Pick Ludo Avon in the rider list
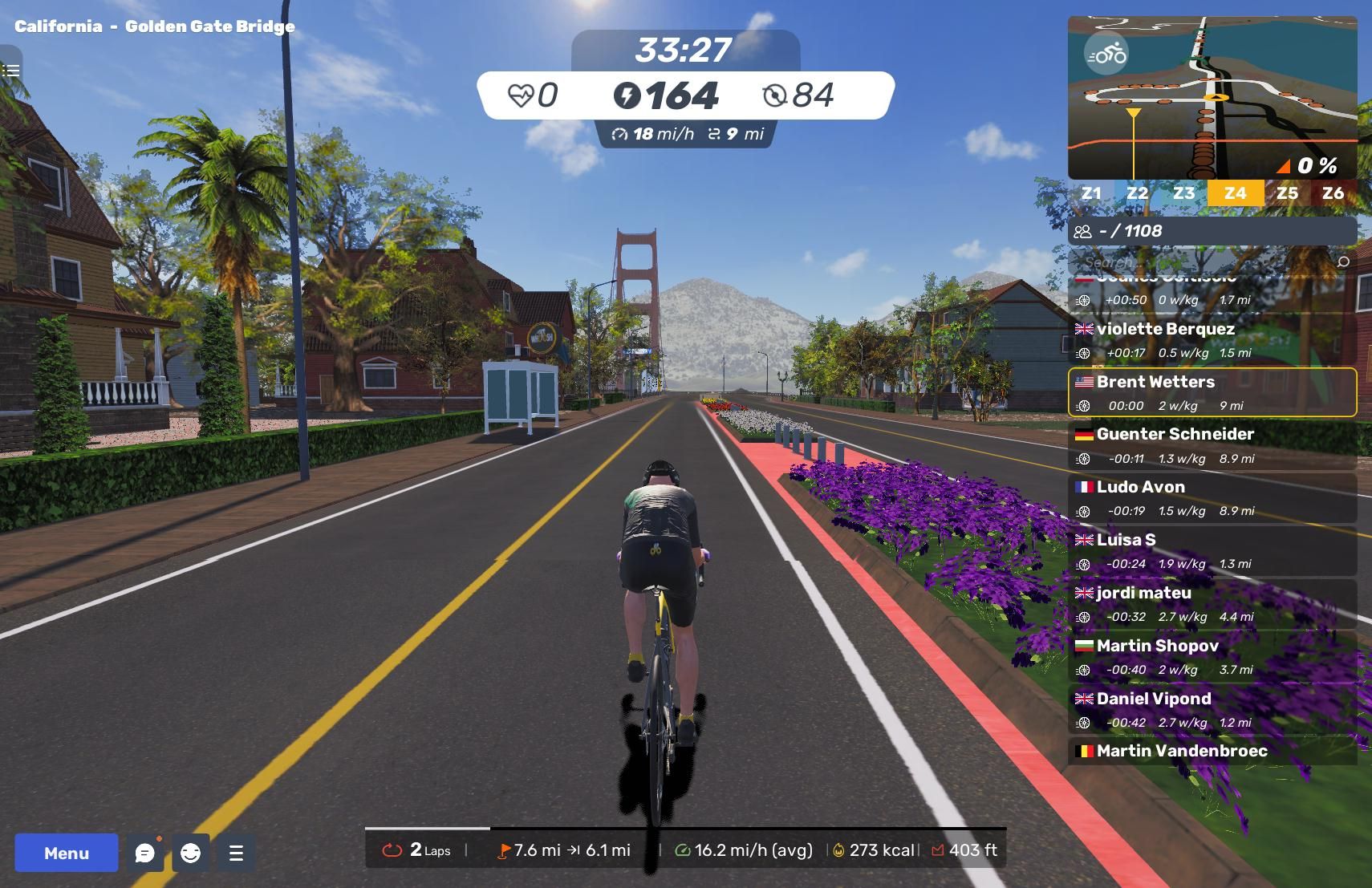 pyautogui.click(x=1212, y=498)
